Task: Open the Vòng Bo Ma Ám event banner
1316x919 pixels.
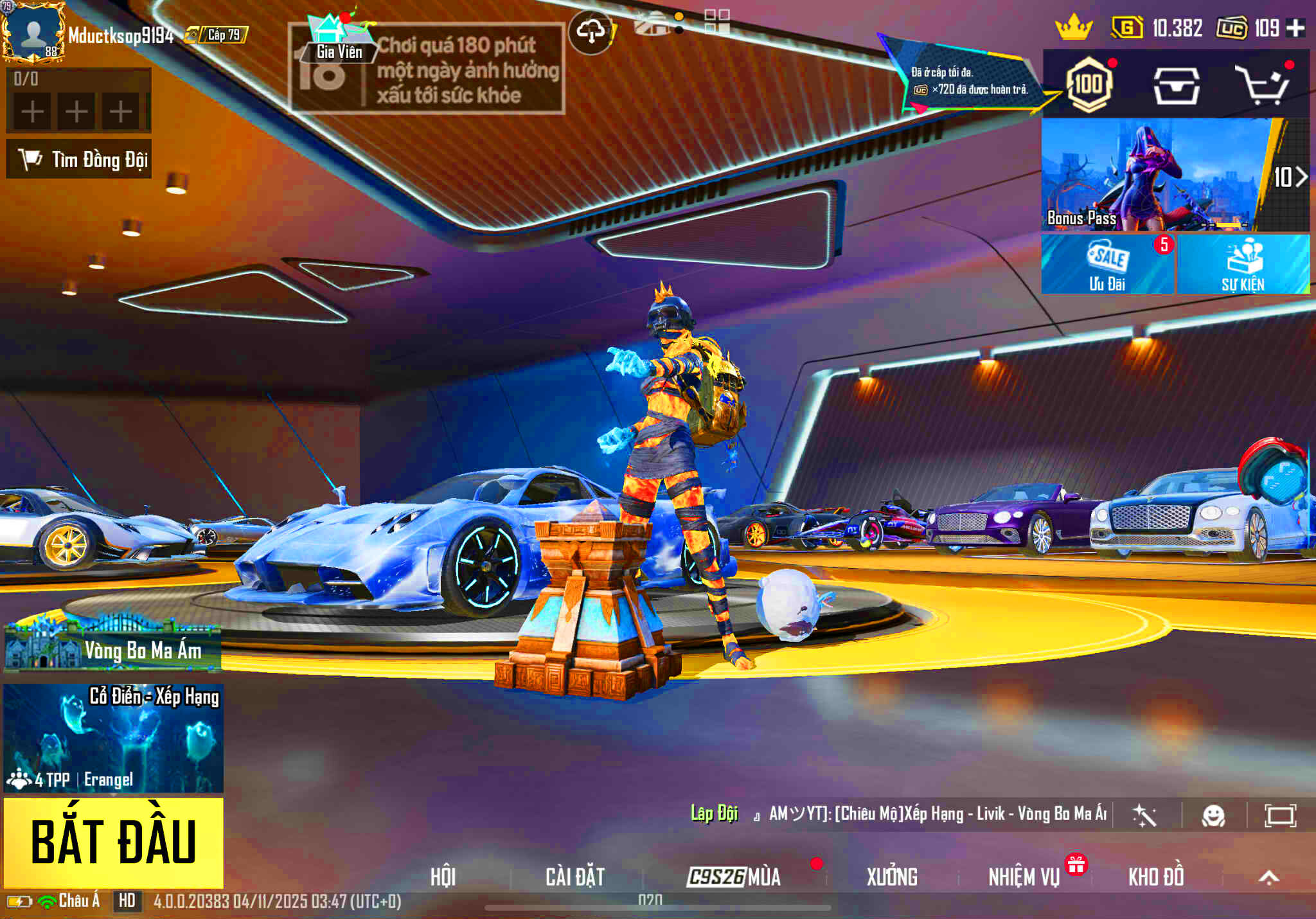Action: click(x=112, y=649)
